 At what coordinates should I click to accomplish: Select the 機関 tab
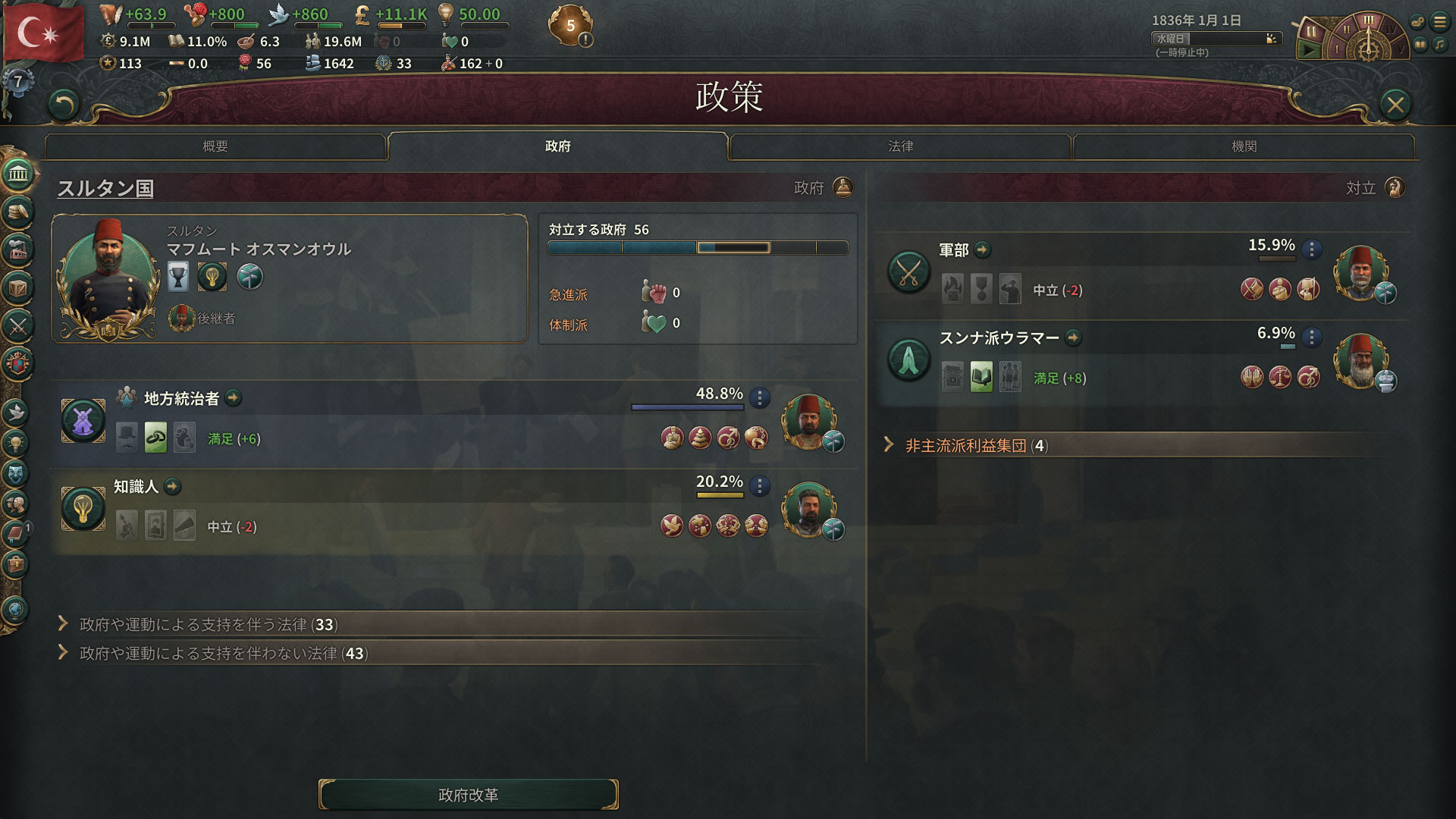[1244, 146]
